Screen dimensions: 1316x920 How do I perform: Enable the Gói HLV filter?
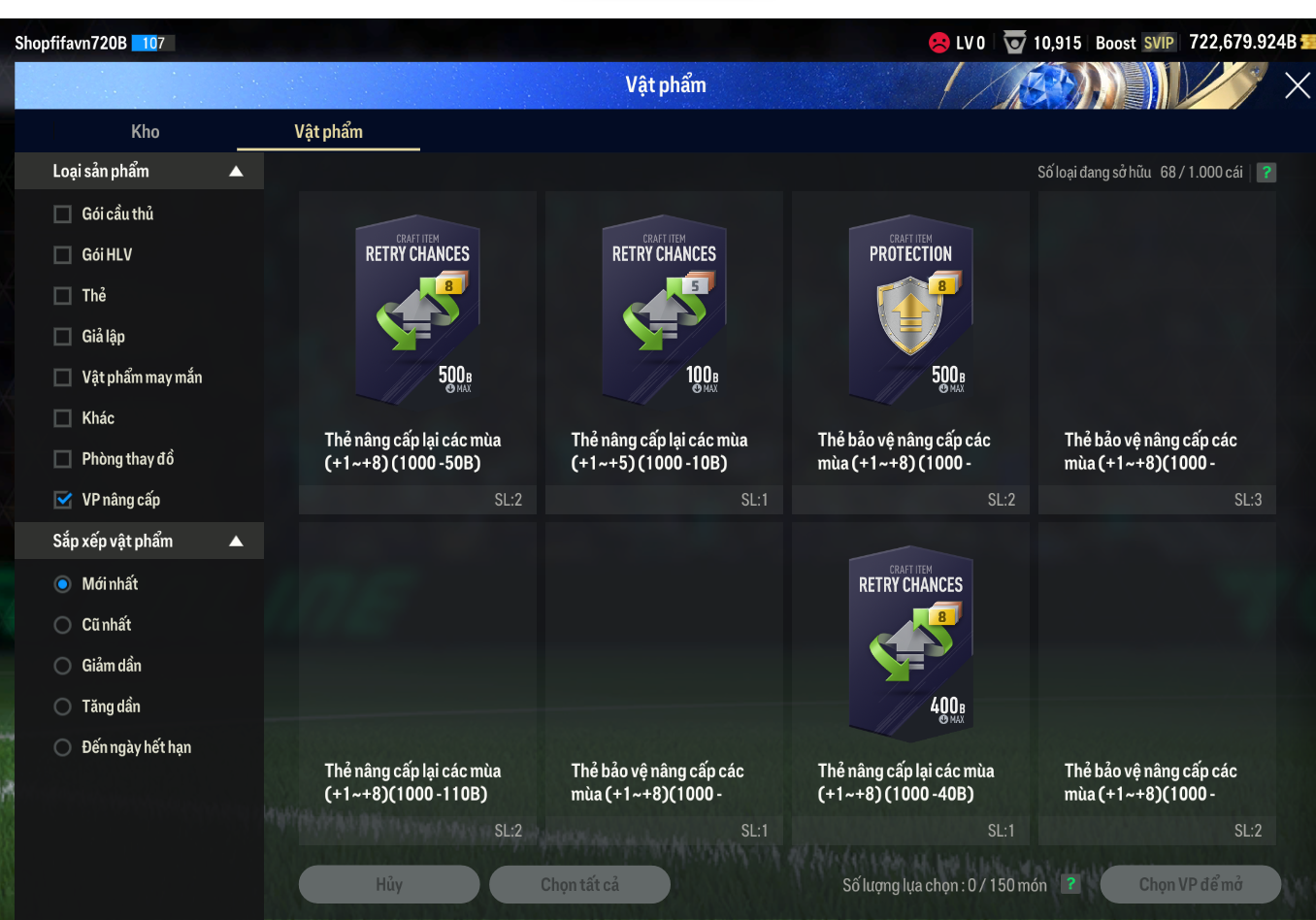(x=63, y=255)
